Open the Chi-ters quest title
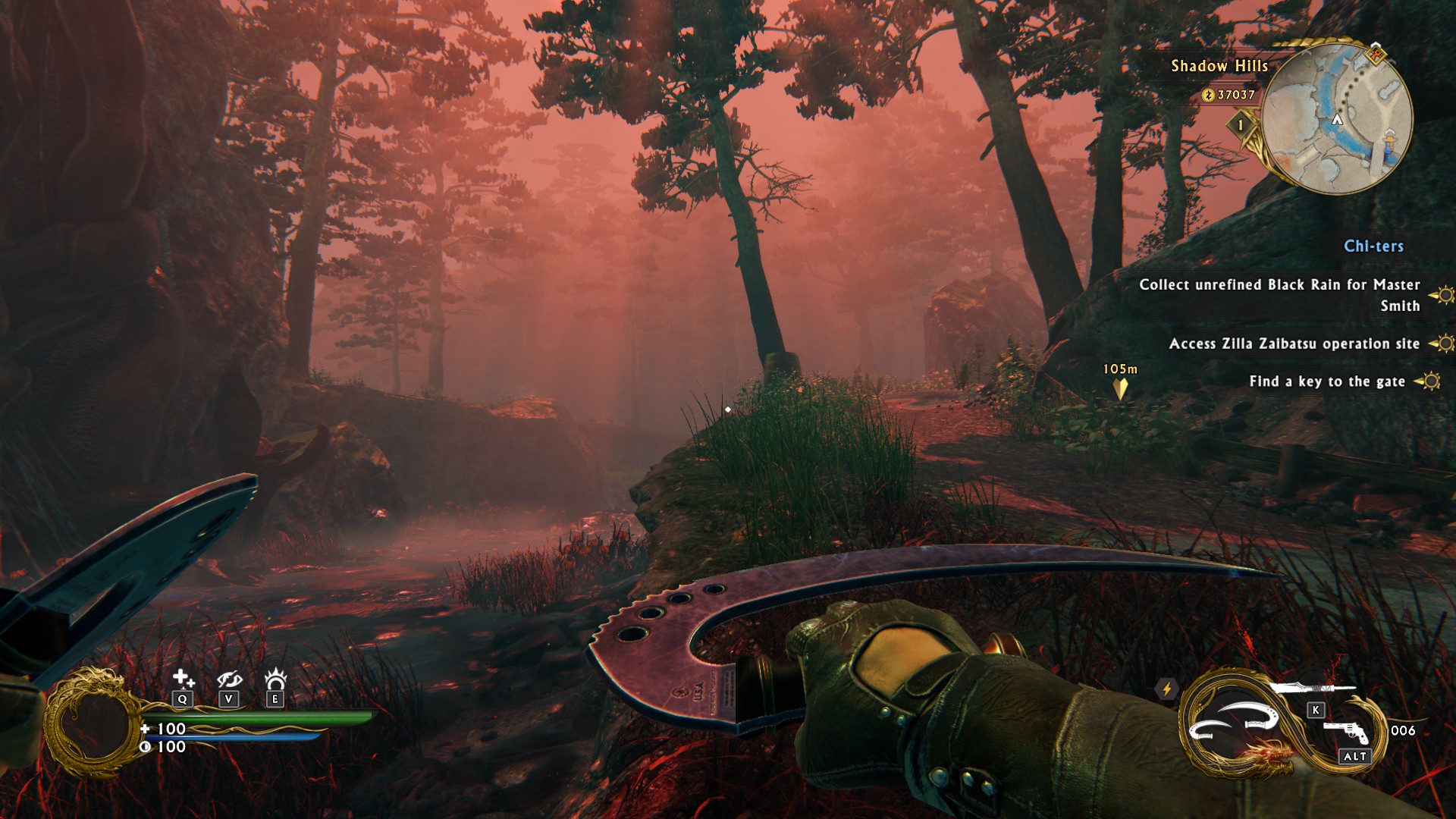Screen dimensions: 1456x819 pos(1373,246)
